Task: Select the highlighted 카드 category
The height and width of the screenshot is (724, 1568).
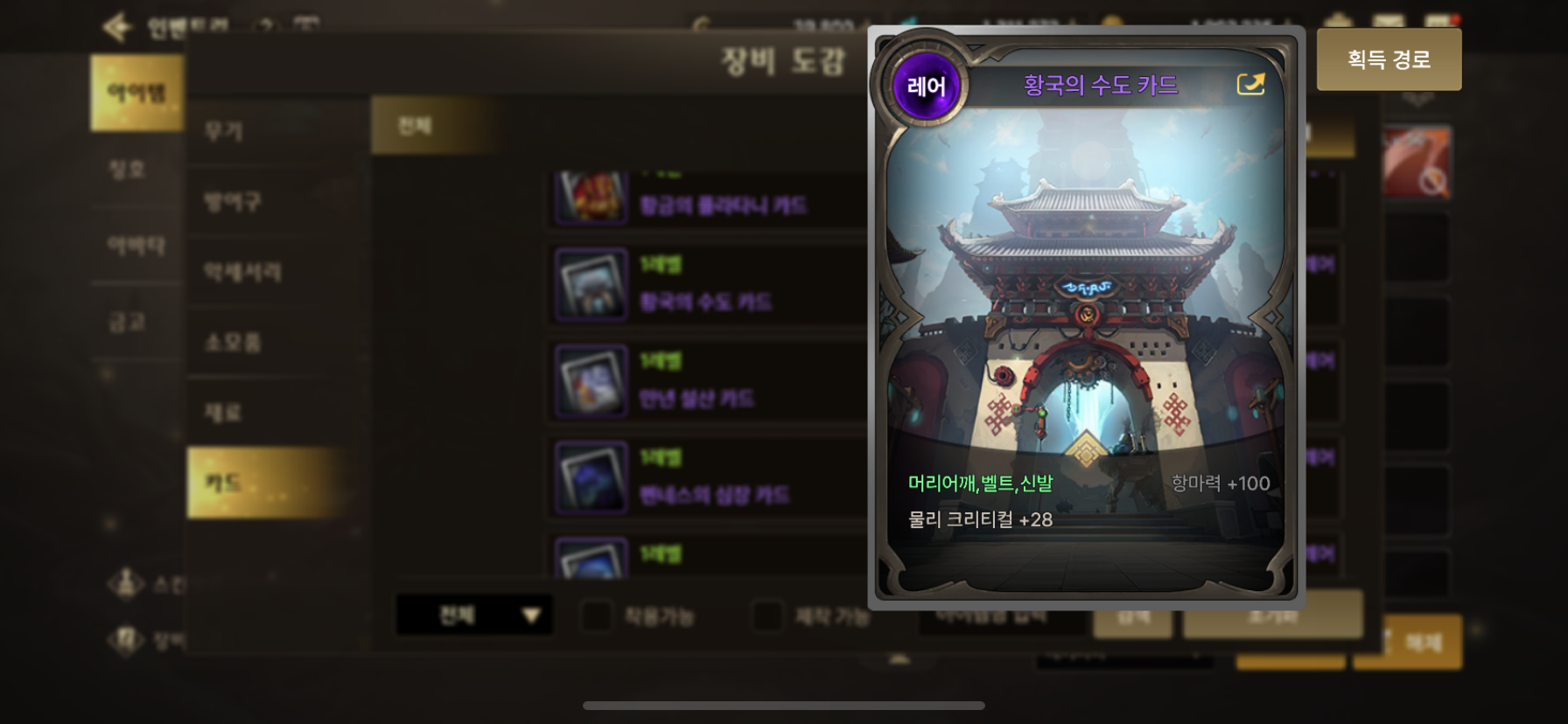Action: pos(224,483)
